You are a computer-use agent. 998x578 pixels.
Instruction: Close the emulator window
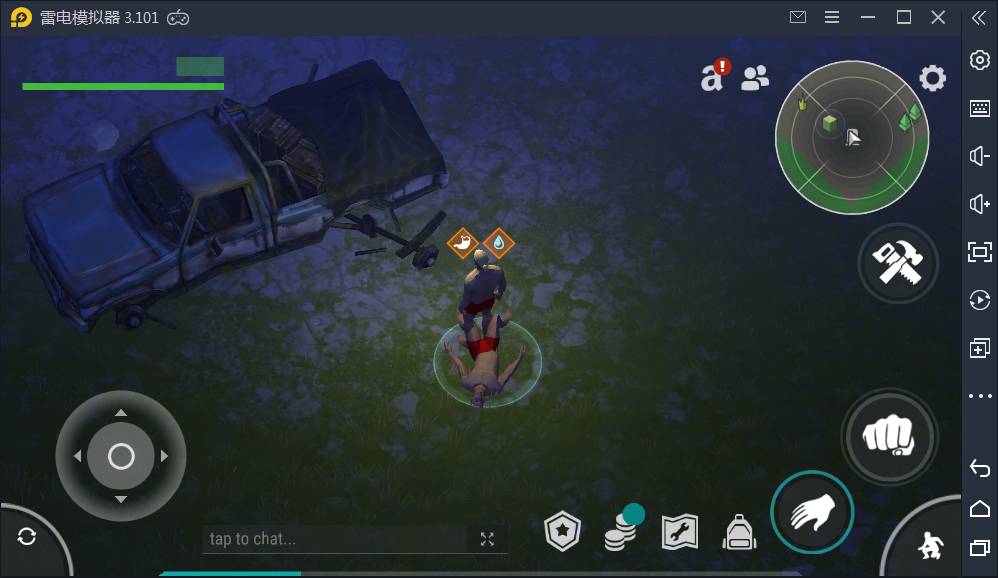pyautogui.click(x=938, y=17)
